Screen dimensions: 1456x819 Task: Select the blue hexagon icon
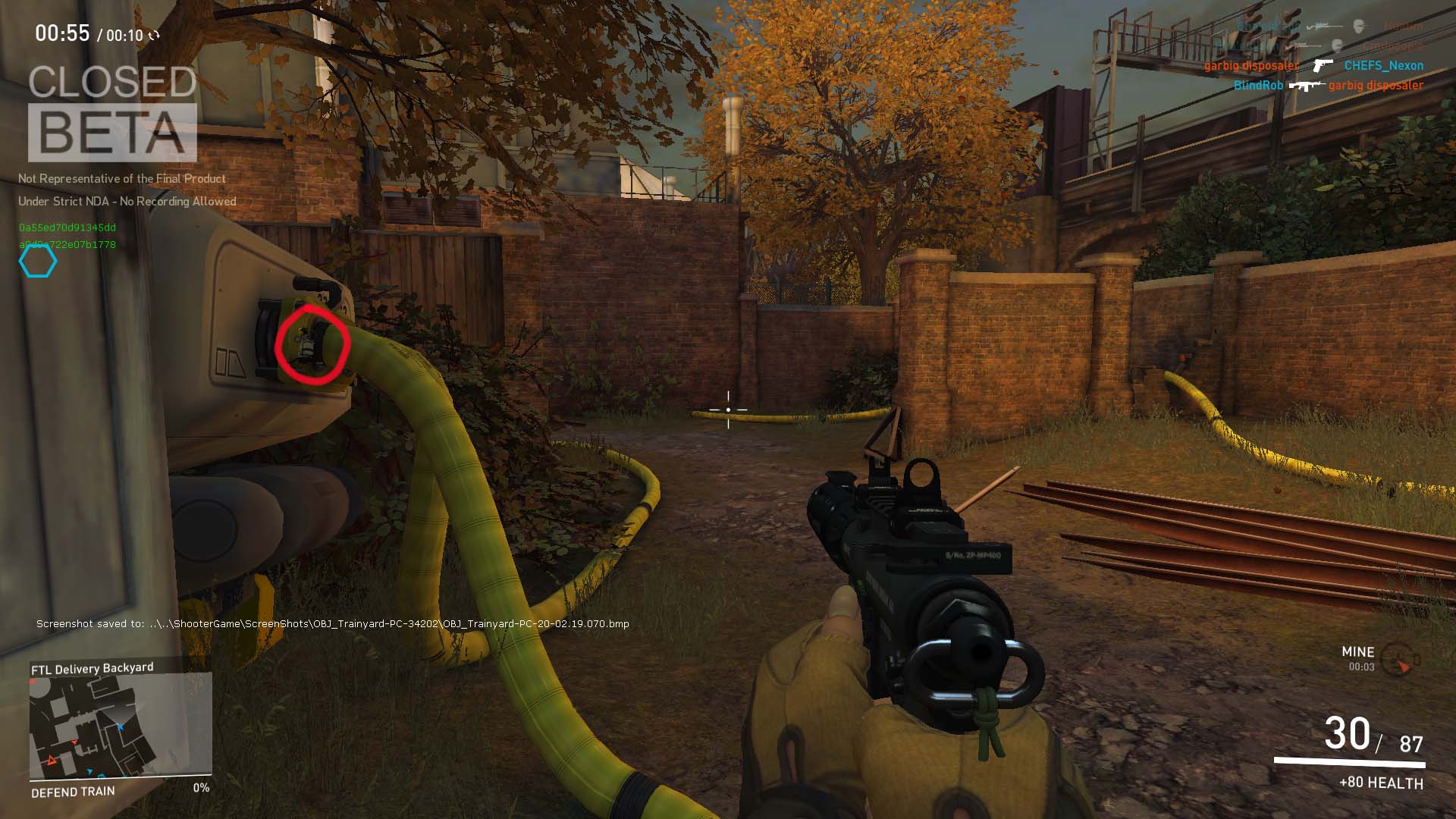click(38, 262)
